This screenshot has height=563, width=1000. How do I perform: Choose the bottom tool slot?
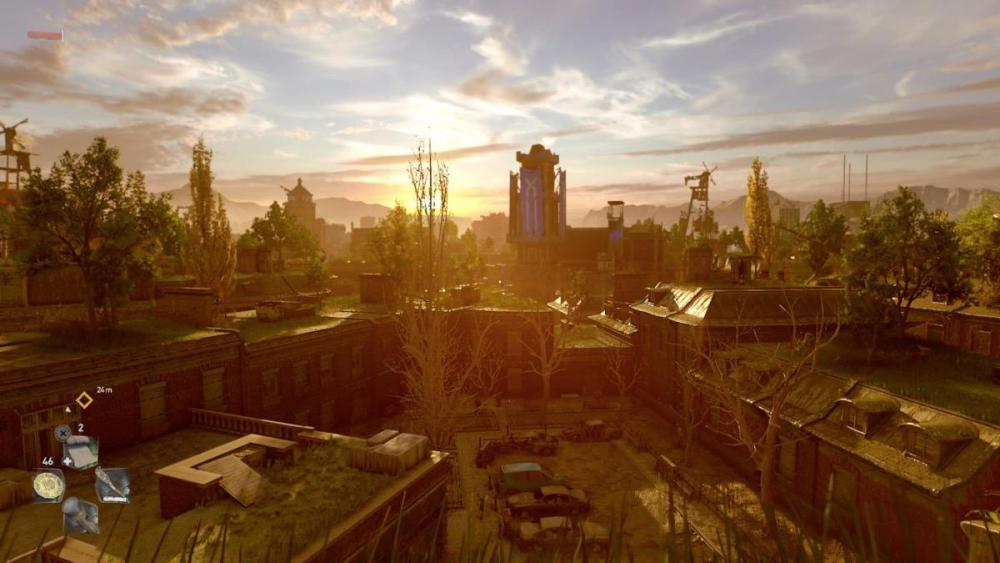tap(80, 516)
